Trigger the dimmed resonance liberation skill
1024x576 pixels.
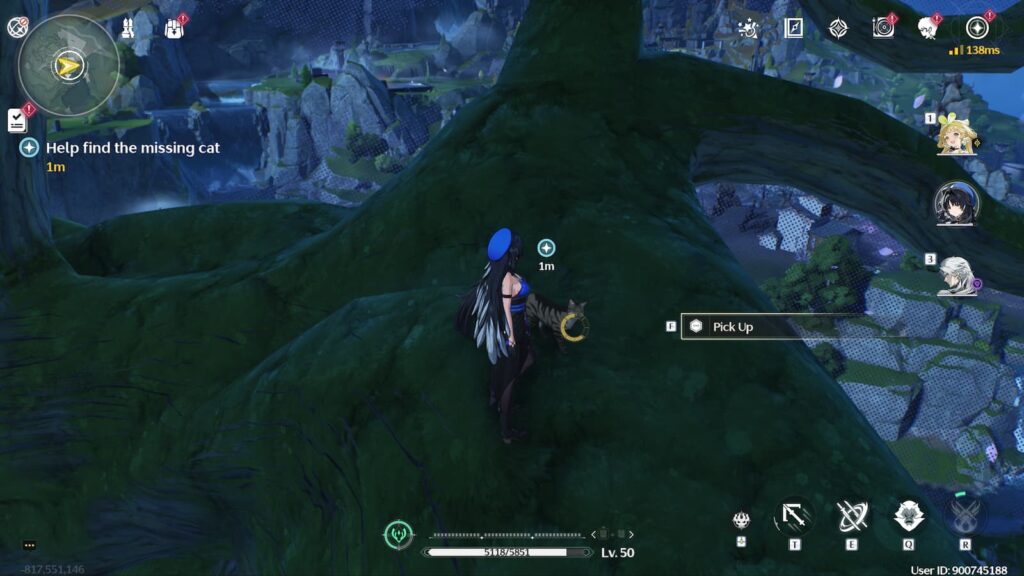coord(965,517)
